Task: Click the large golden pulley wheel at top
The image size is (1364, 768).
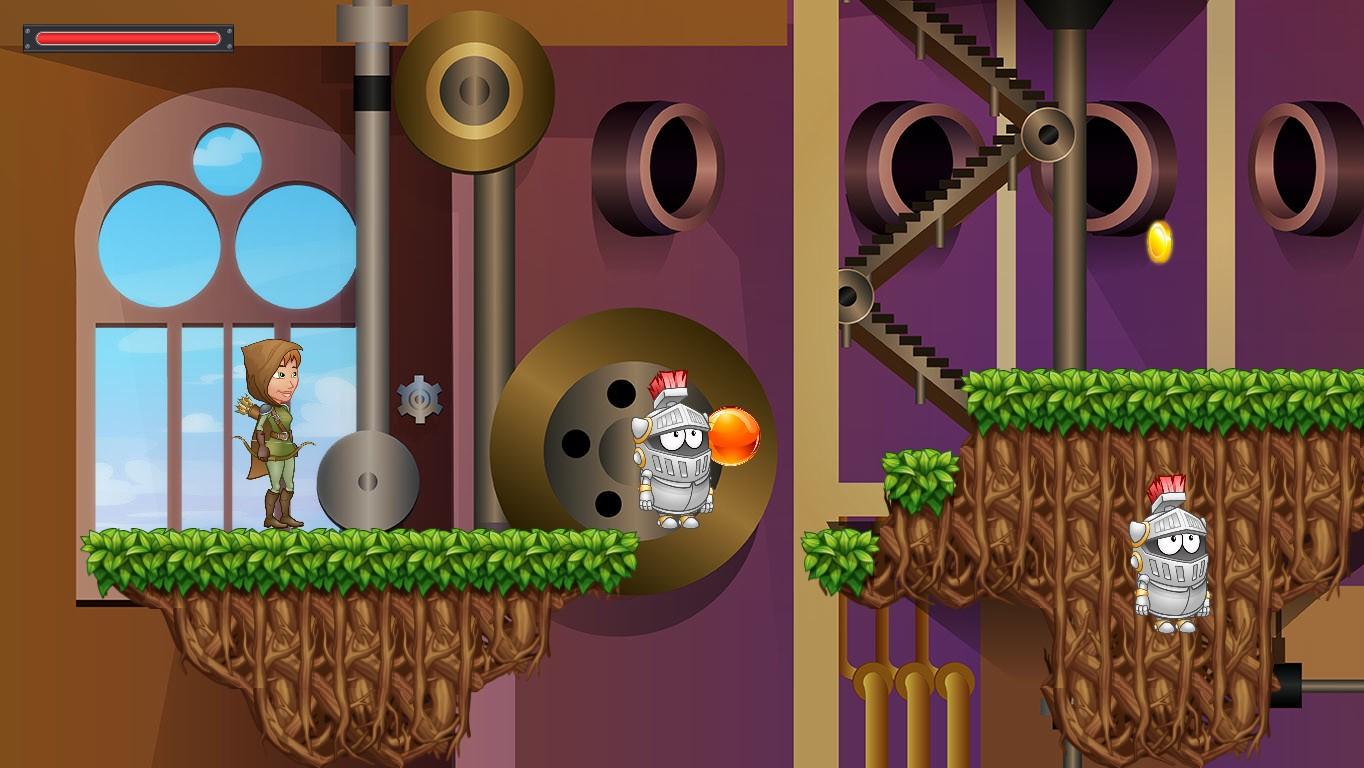Action: tap(474, 88)
